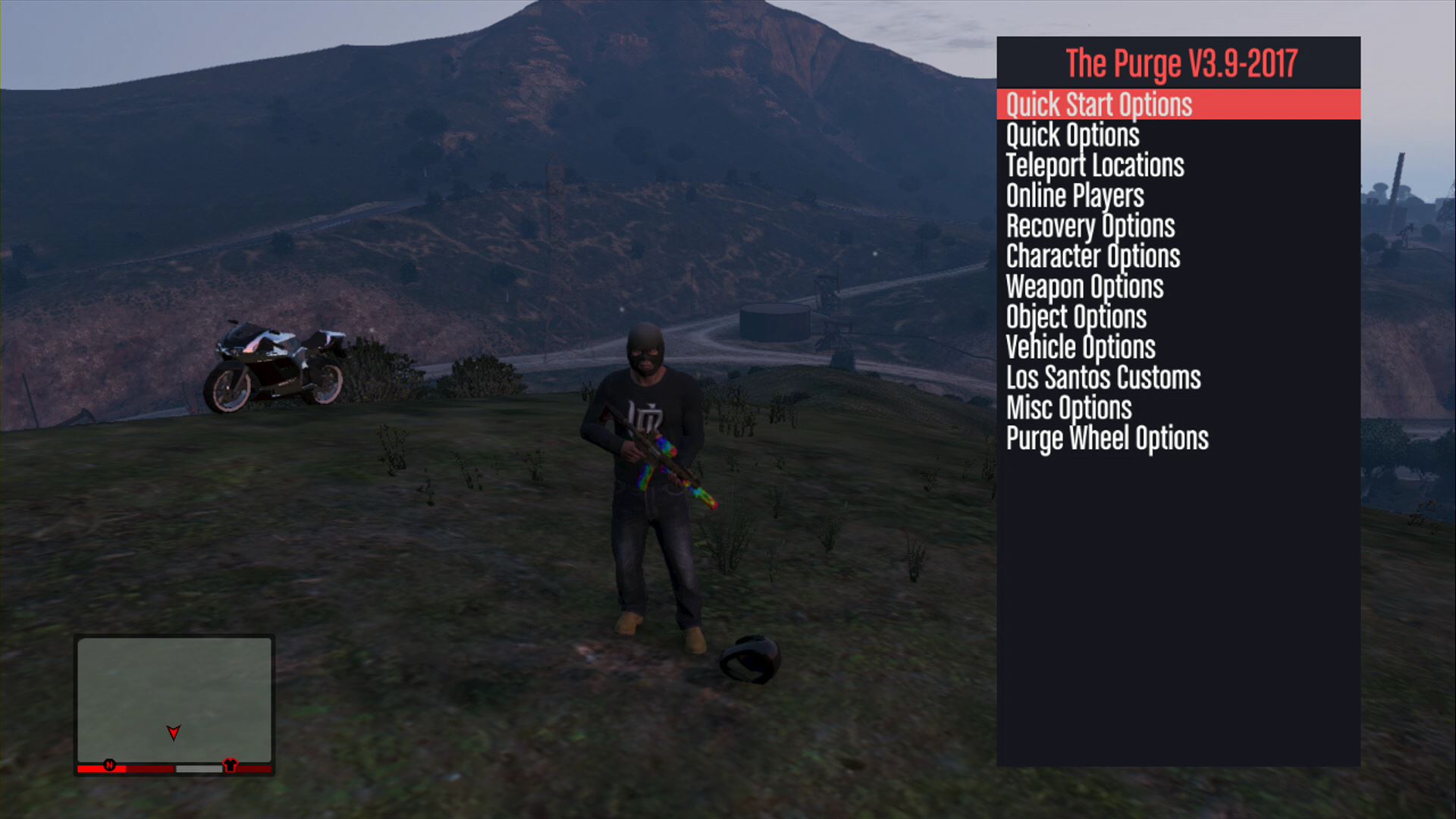Select the Quick Start Options entry

coord(1099,105)
